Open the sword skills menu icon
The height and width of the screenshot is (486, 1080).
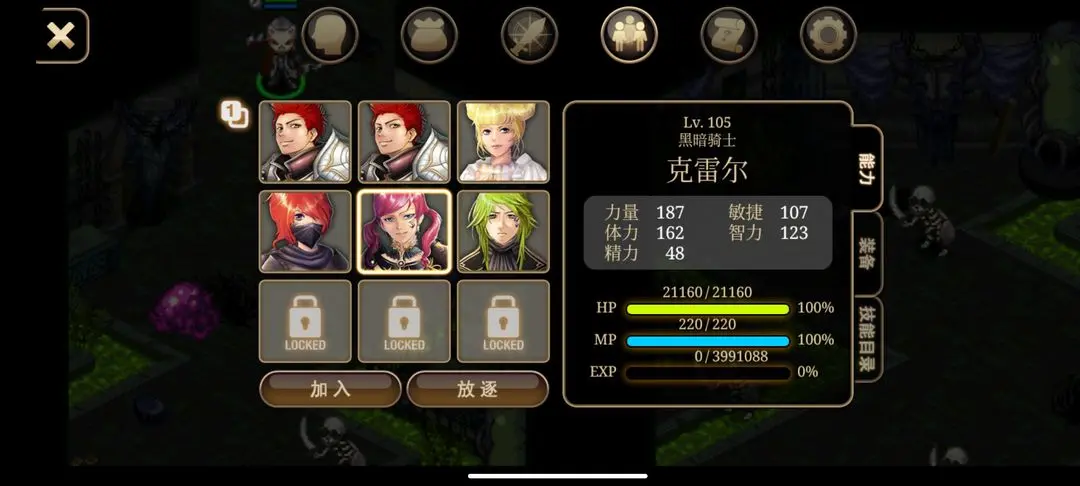(529, 36)
